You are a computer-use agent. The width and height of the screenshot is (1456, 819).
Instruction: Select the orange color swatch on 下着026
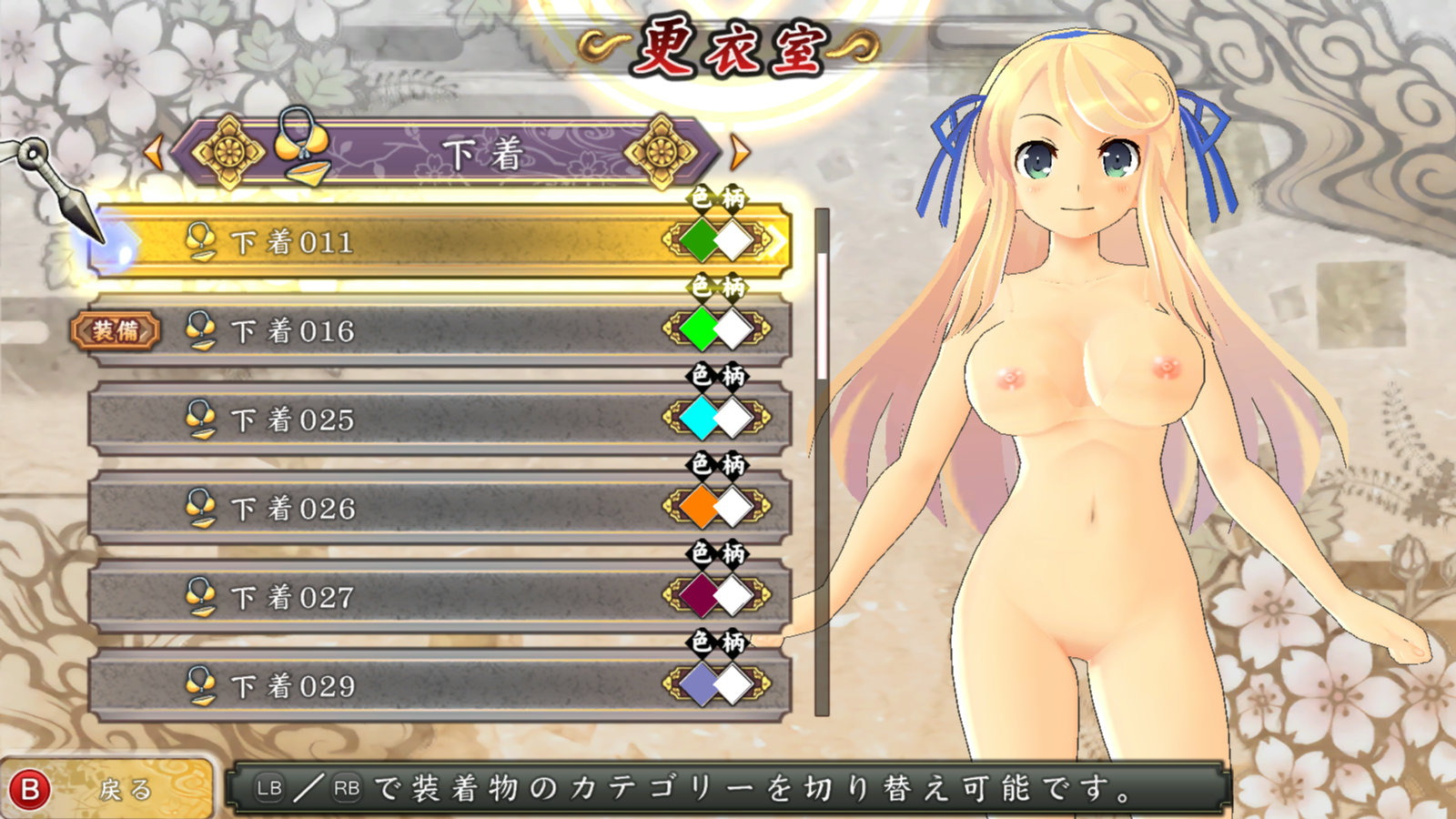(700, 507)
